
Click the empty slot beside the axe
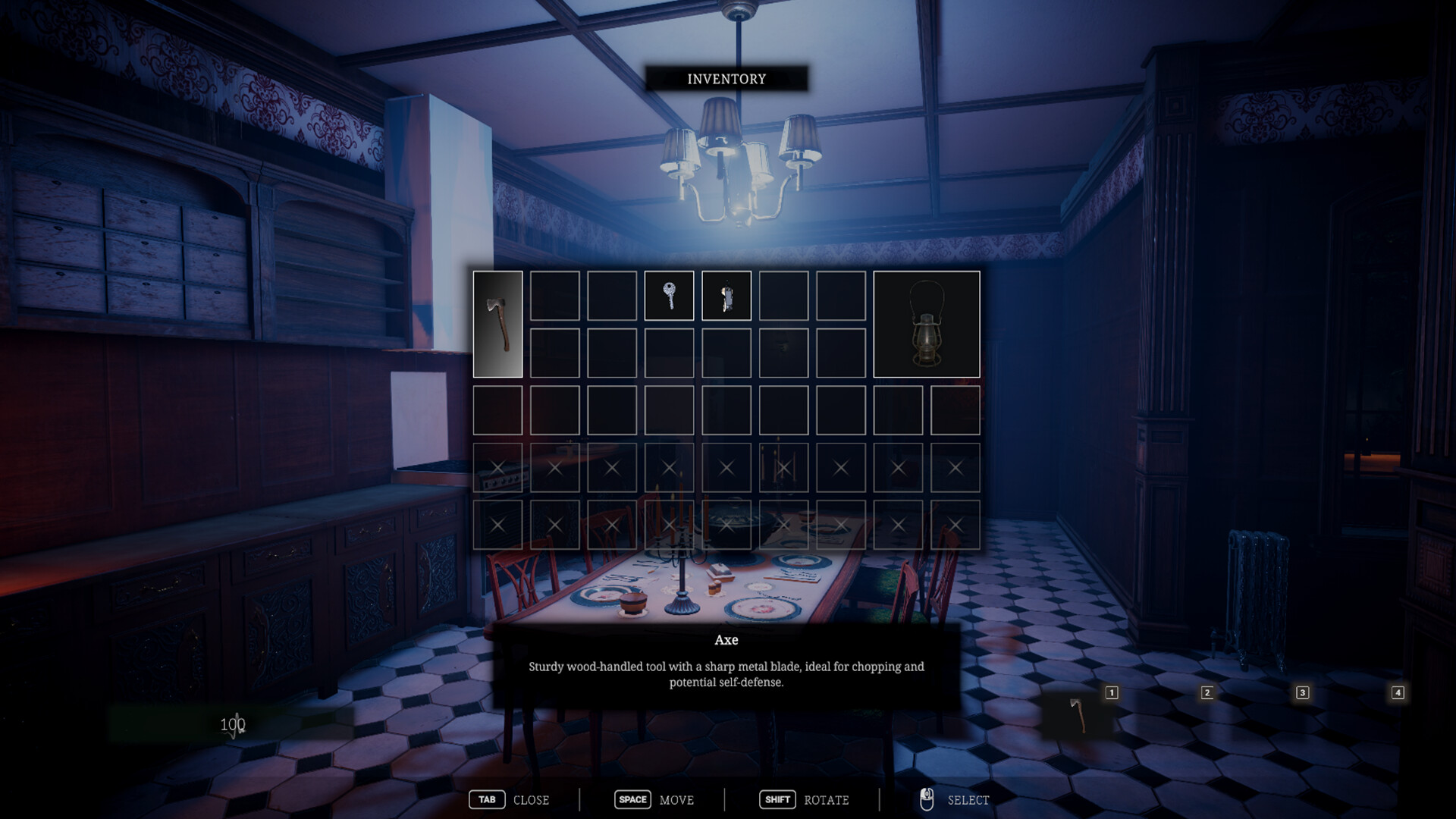pyautogui.click(x=555, y=296)
